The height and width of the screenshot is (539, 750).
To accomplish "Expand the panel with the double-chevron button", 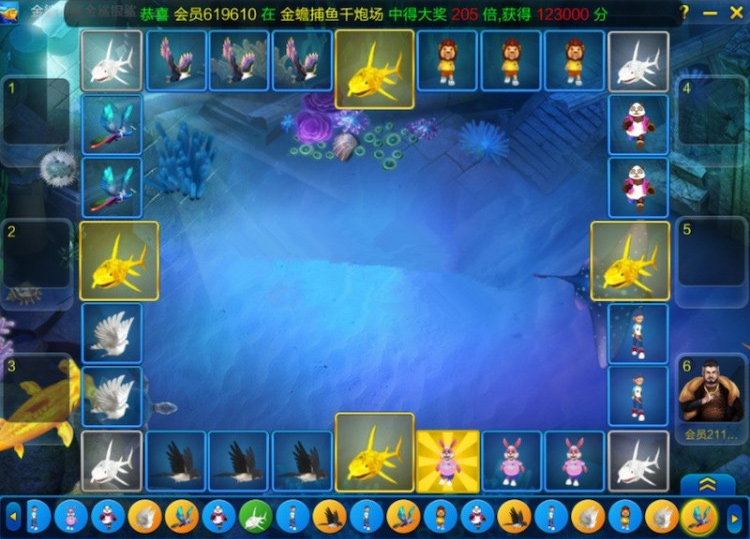I will [x=707, y=484].
